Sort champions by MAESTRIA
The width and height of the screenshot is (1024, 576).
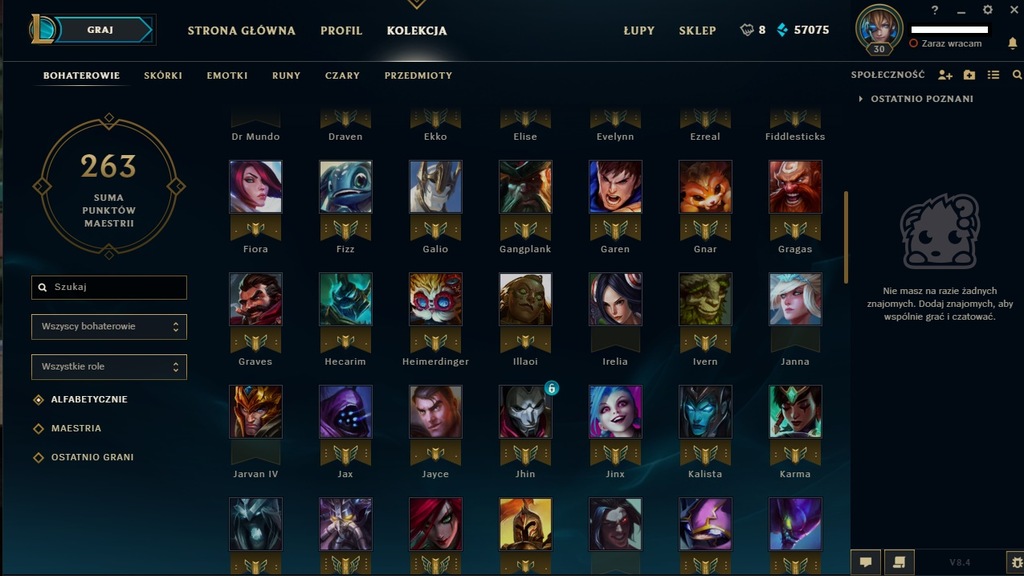pos(76,428)
